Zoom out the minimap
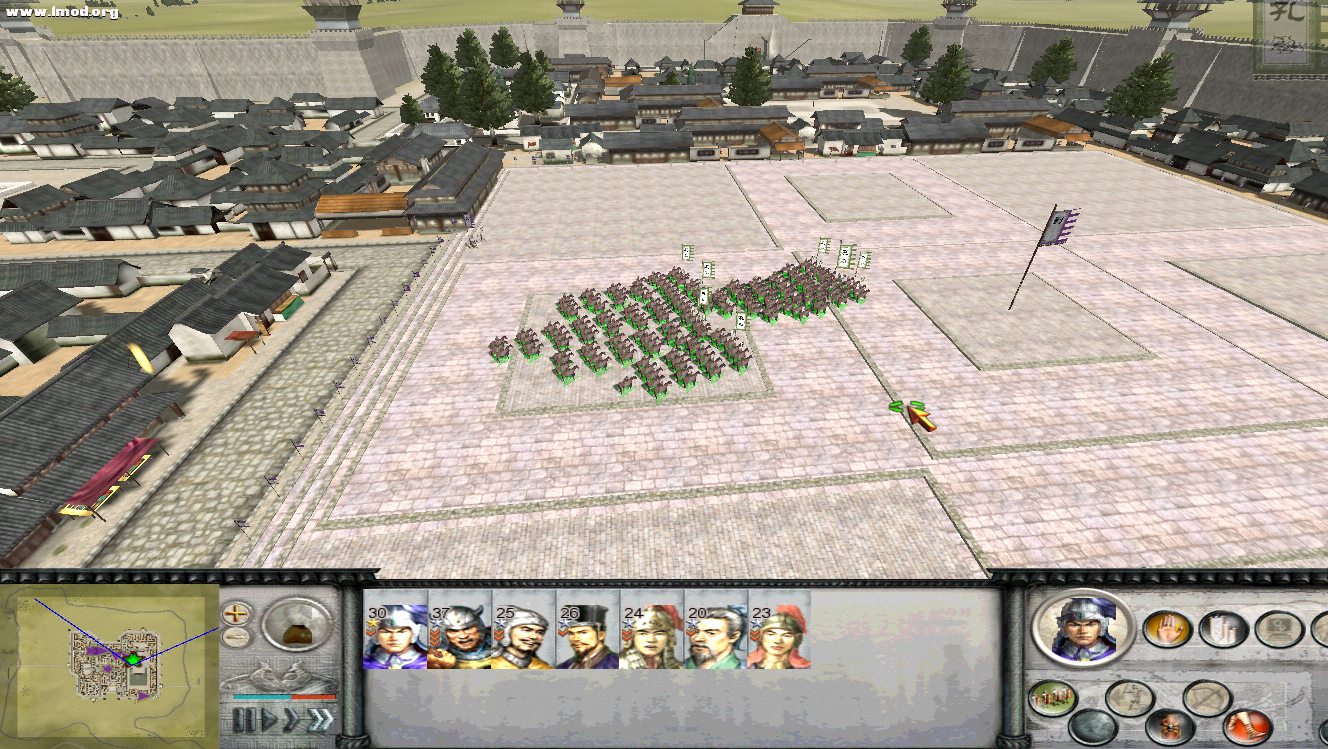 (235, 638)
